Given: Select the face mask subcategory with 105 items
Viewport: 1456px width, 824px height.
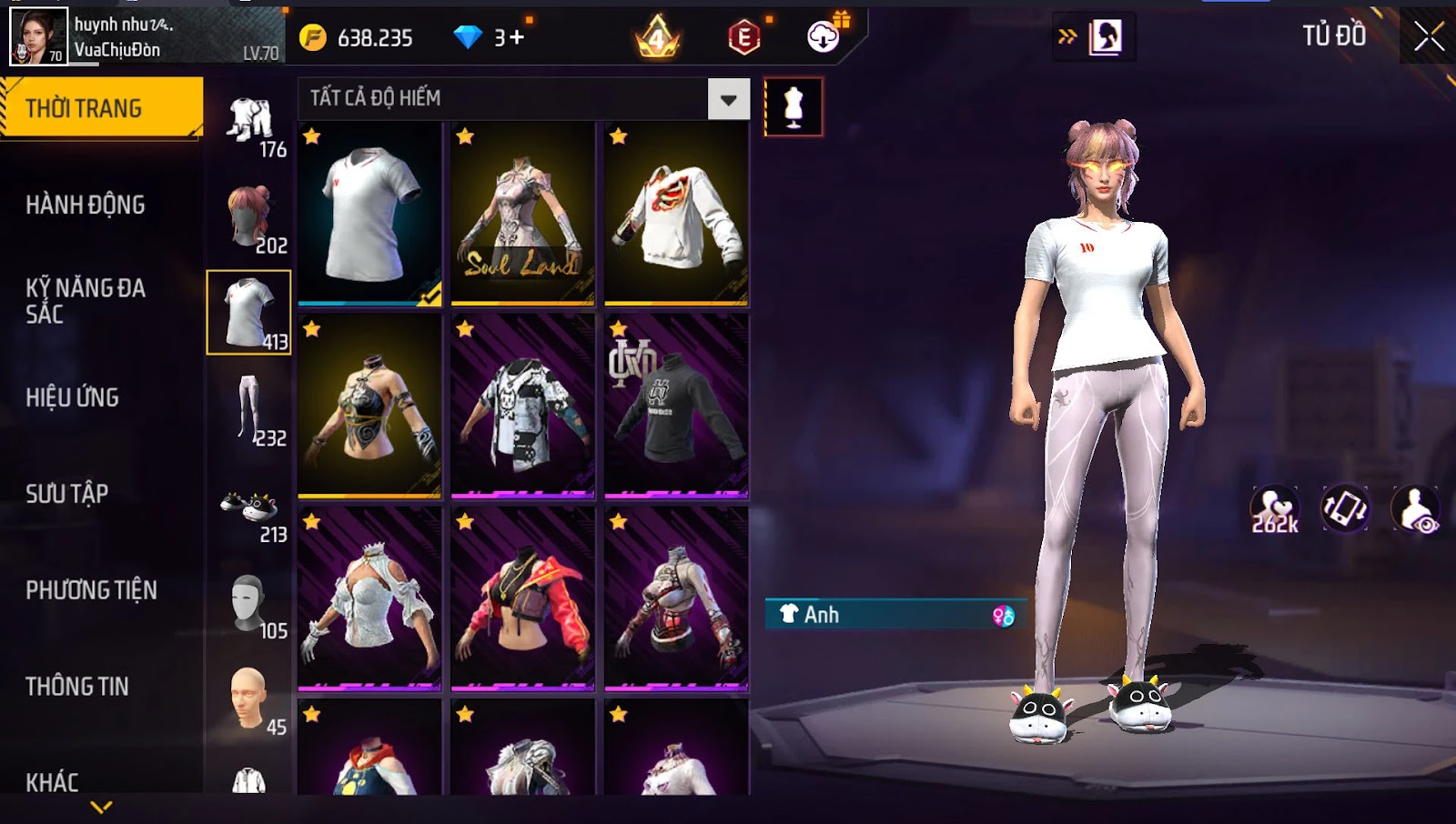Looking at the screenshot, I should click(x=249, y=602).
